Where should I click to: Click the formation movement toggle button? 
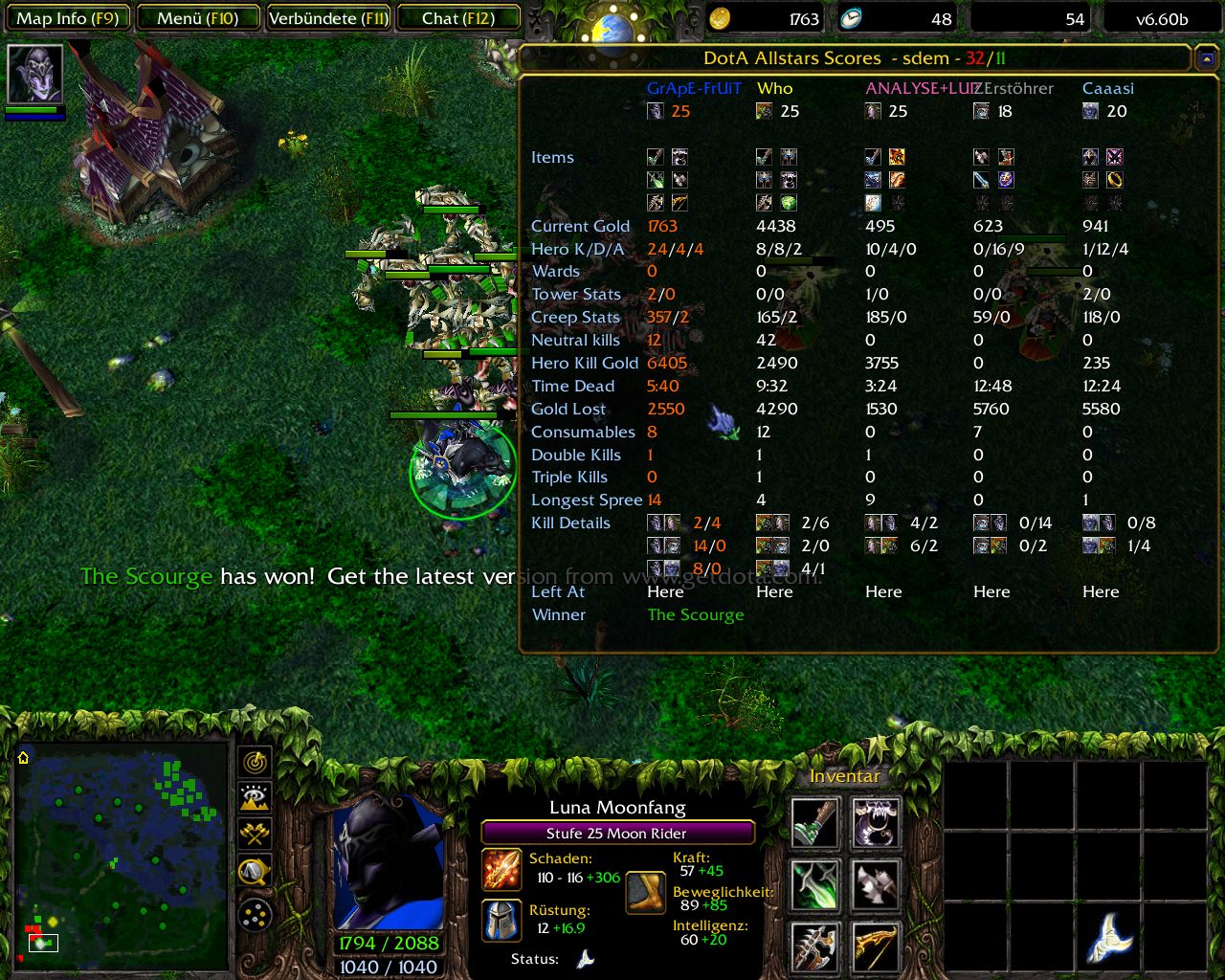coord(256,916)
